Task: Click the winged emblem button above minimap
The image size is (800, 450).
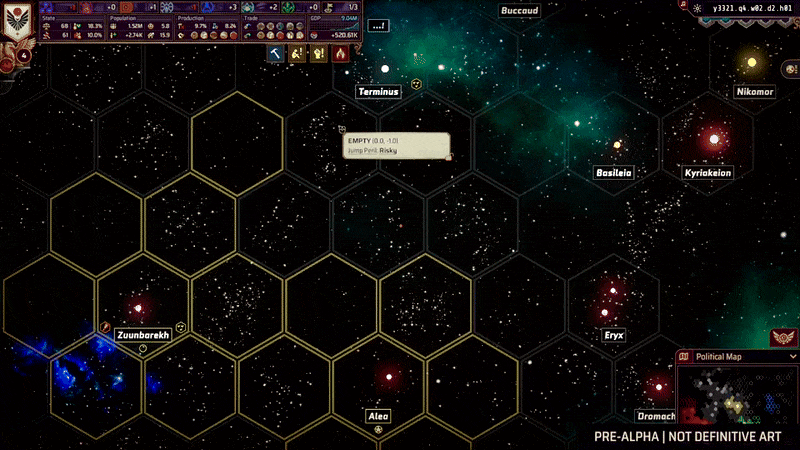Action: click(783, 337)
